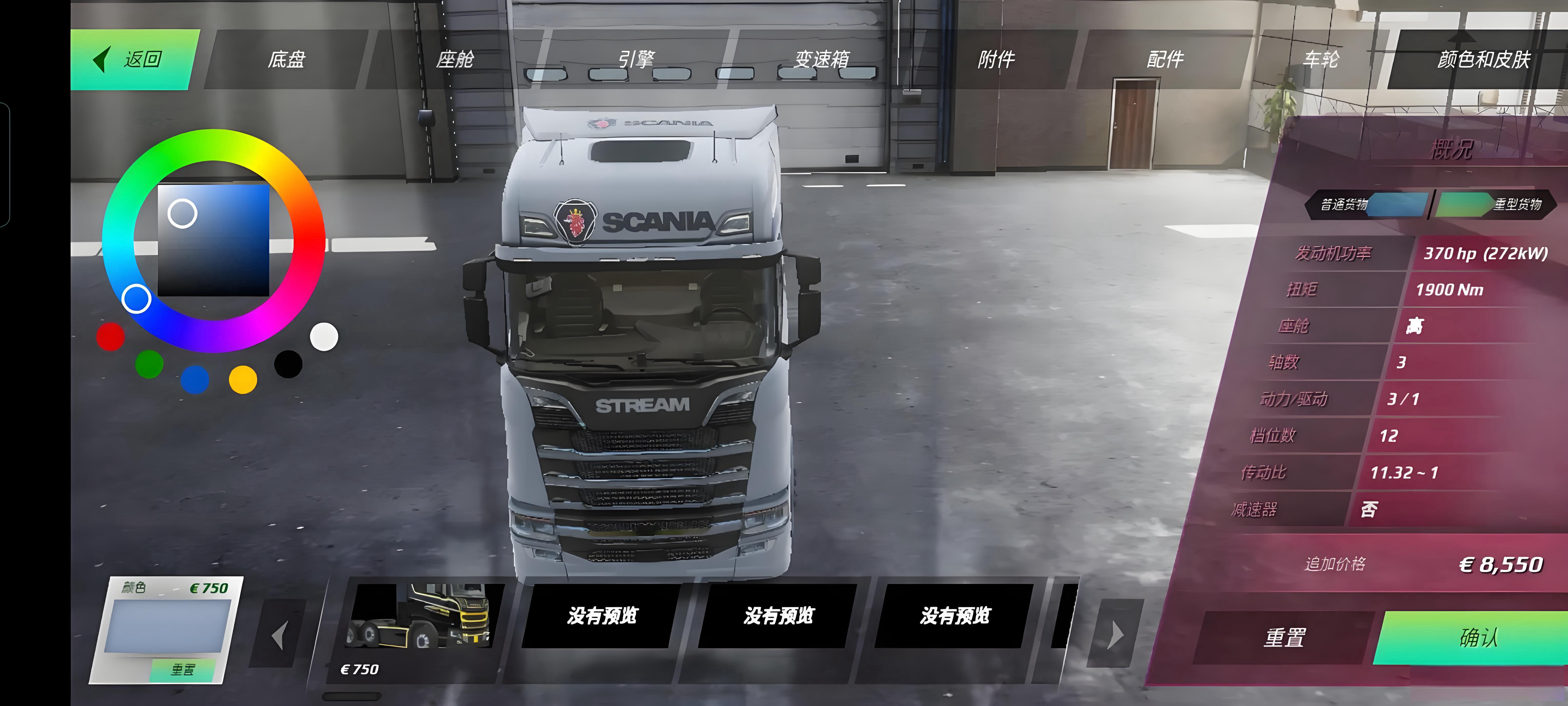
Task: Choose the white preset color swatch
Action: click(x=324, y=337)
